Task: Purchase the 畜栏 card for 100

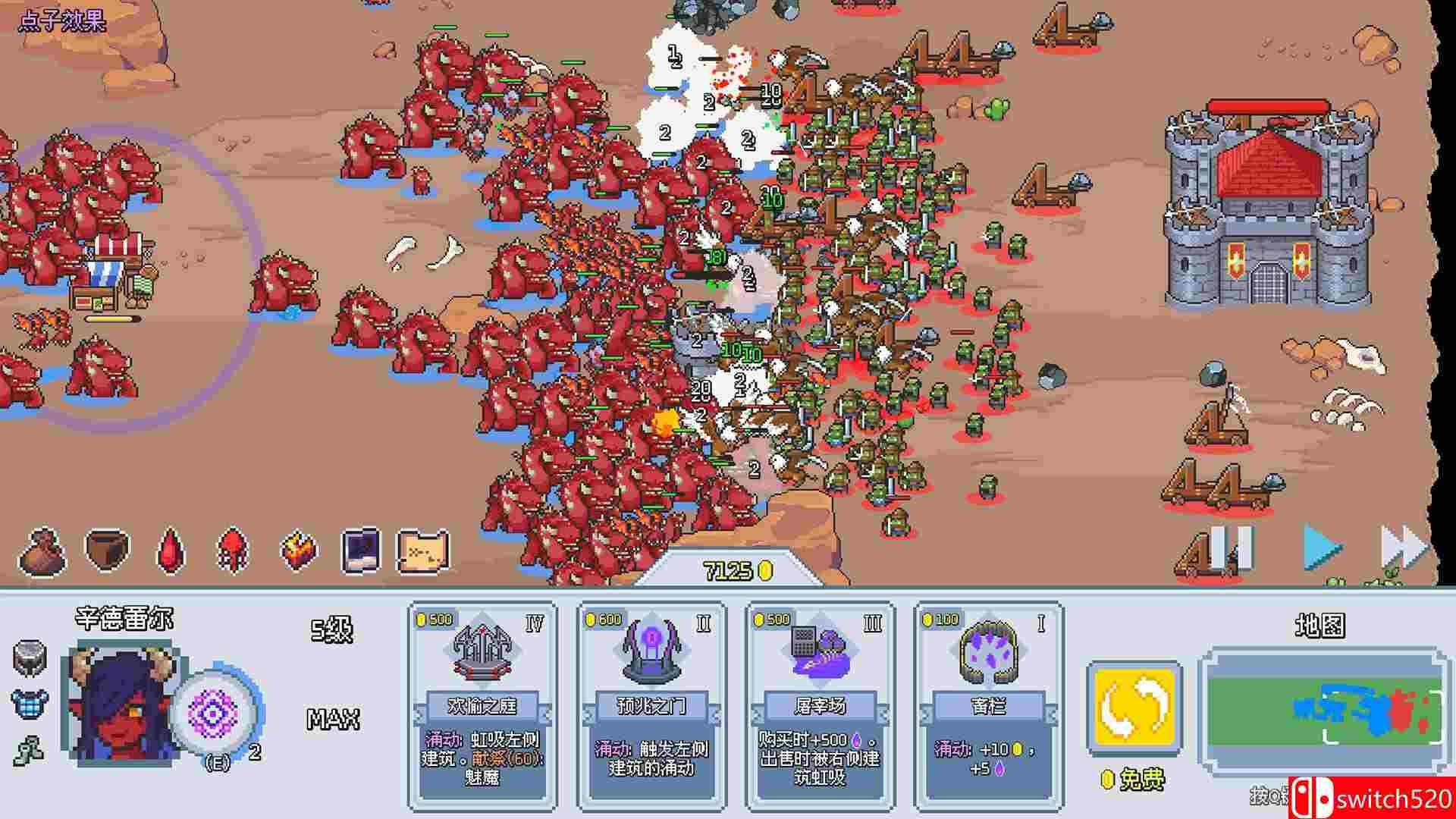Action: tap(989, 705)
